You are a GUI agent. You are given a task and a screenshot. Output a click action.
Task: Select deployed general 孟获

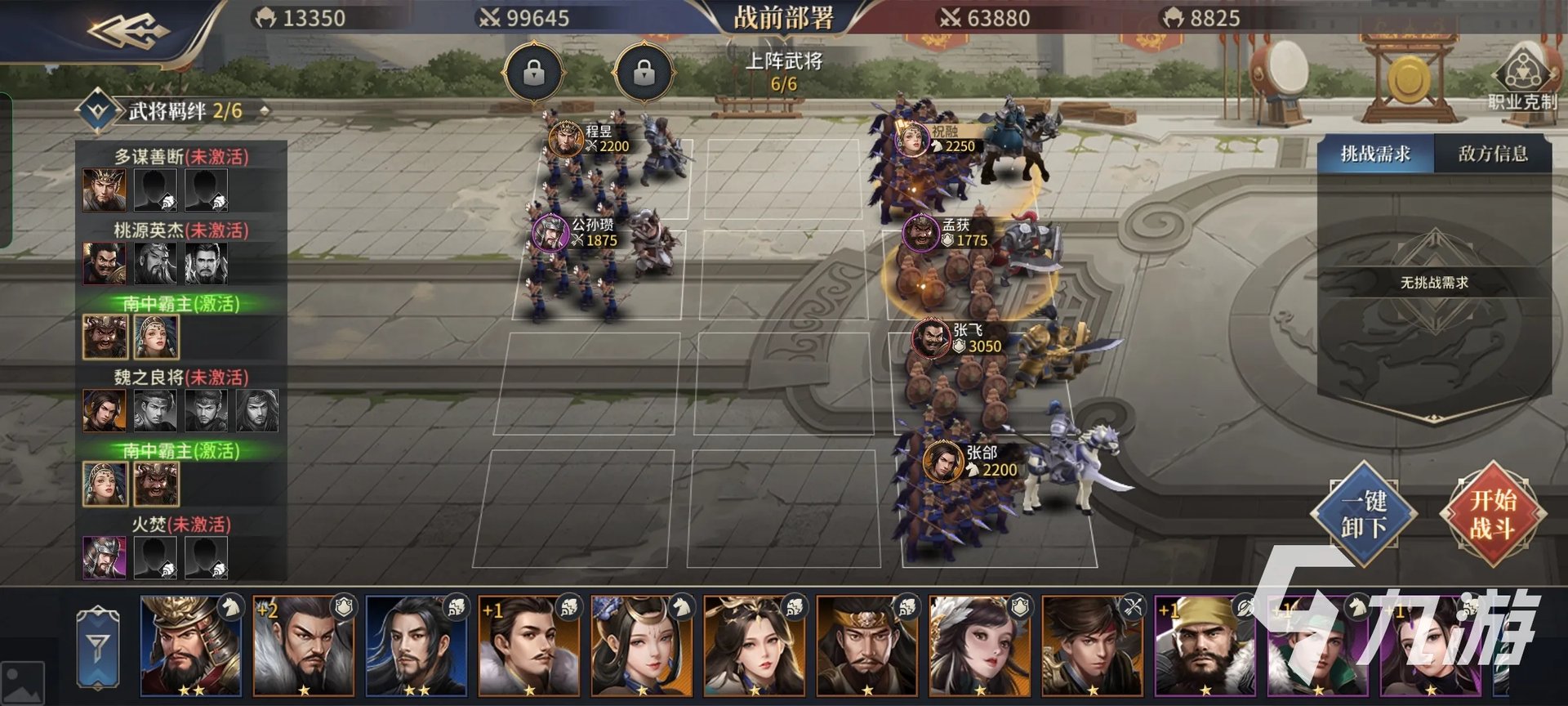pyautogui.click(x=921, y=232)
